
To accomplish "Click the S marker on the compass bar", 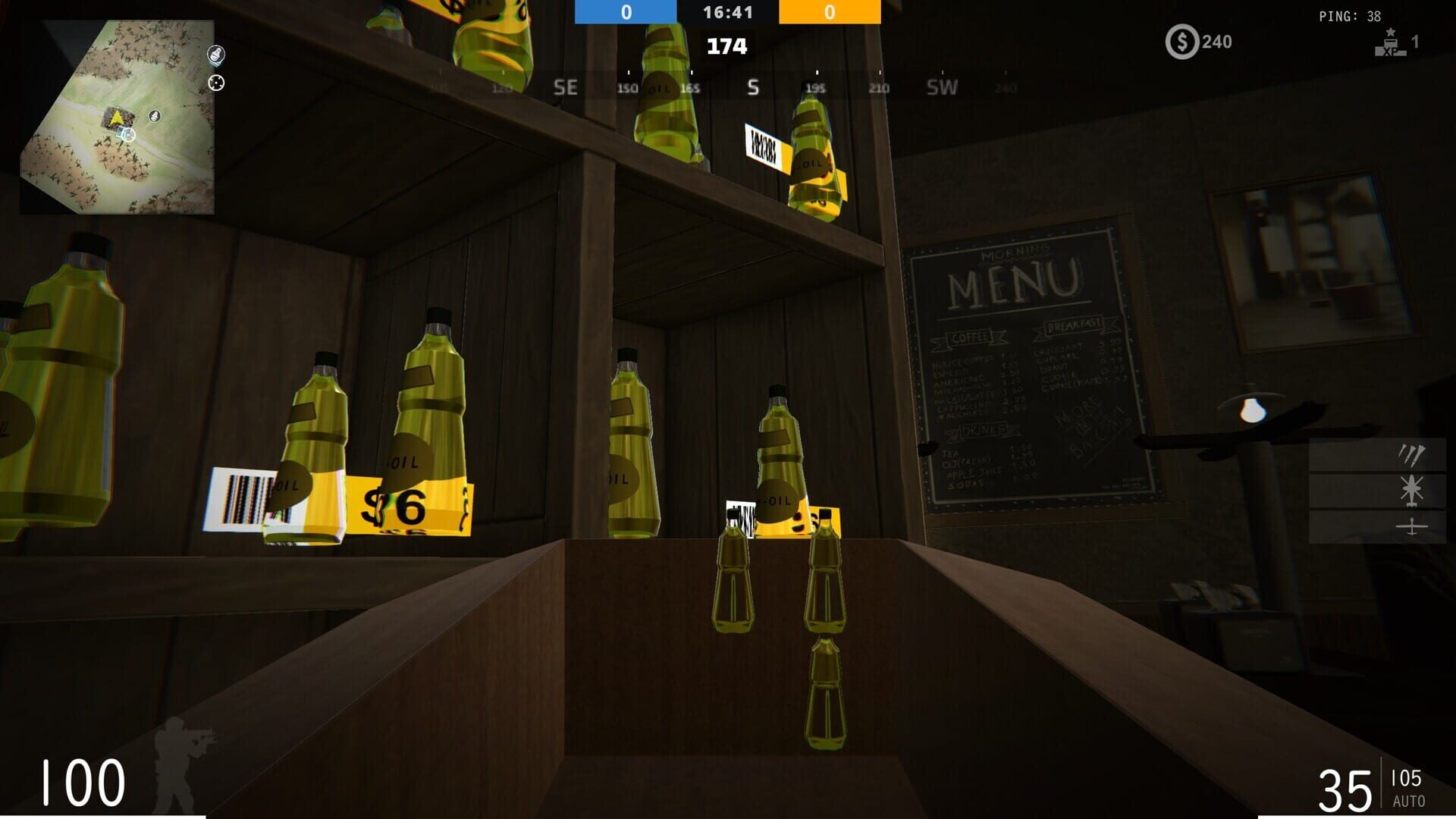I will 752,87.
